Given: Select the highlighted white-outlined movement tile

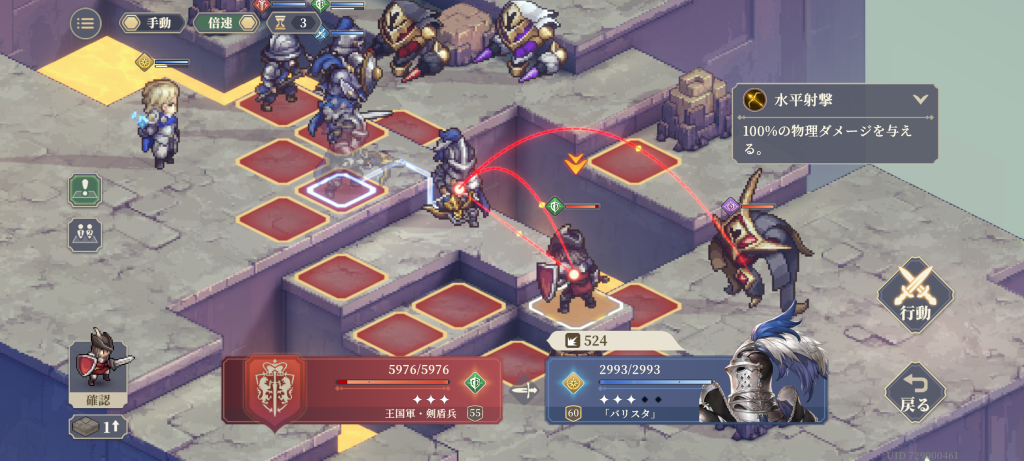Looking at the screenshot, I should point(346,186).
